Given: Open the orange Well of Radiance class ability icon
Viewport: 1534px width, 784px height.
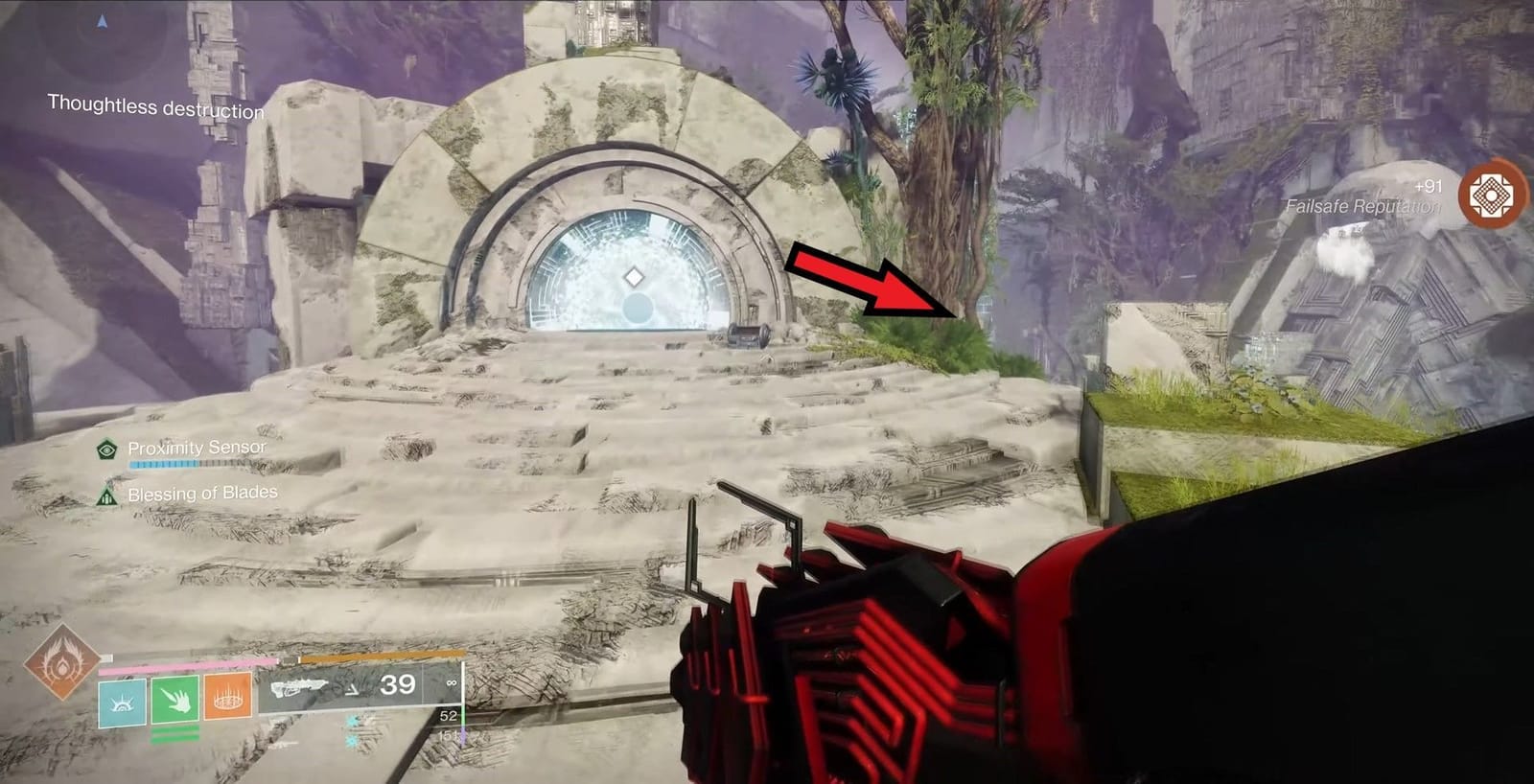Looking at the screenshot, I should tap(227, 697).
